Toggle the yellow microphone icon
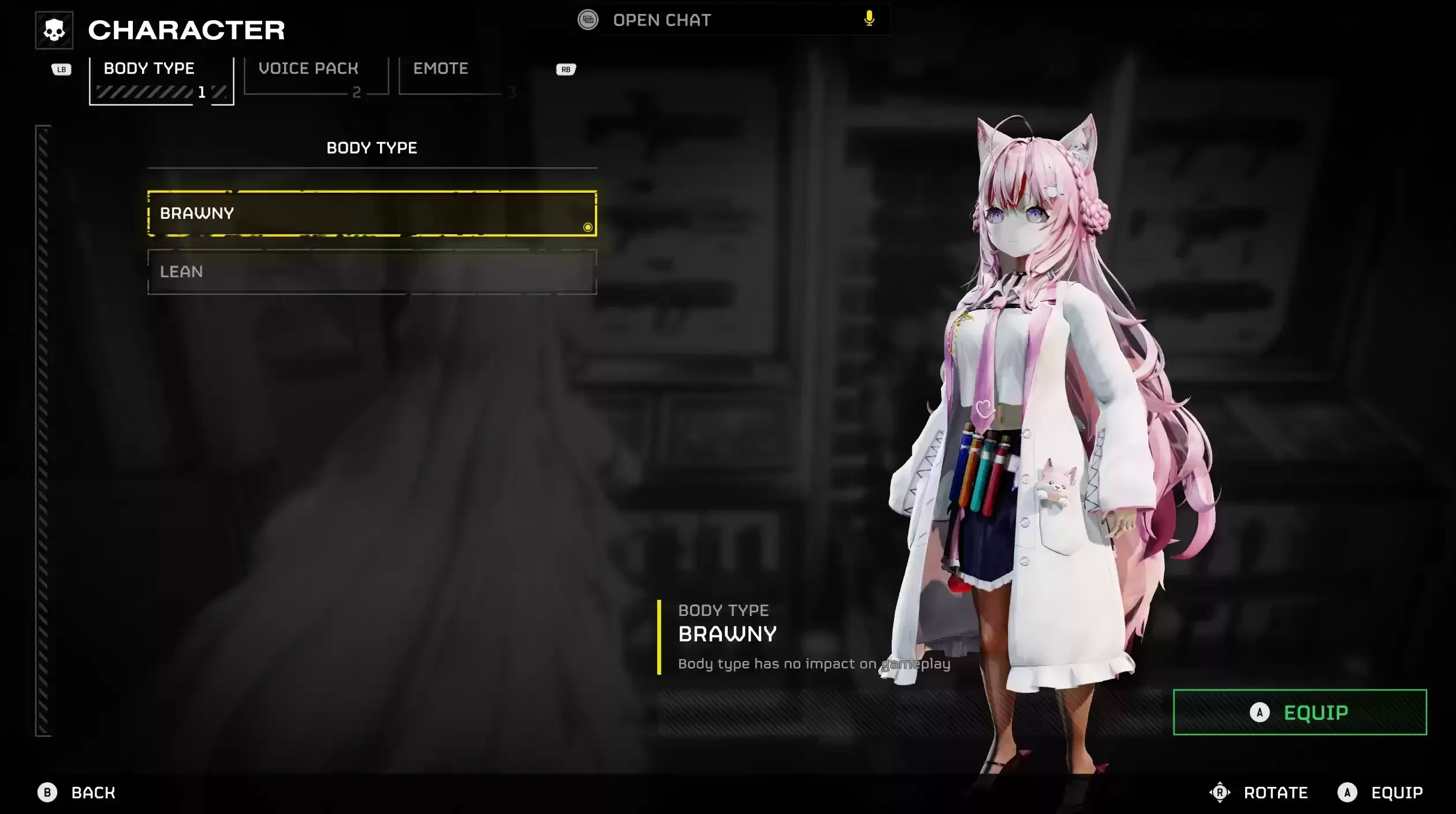This screenshot has height=814, width=1456. click(869, 19)
